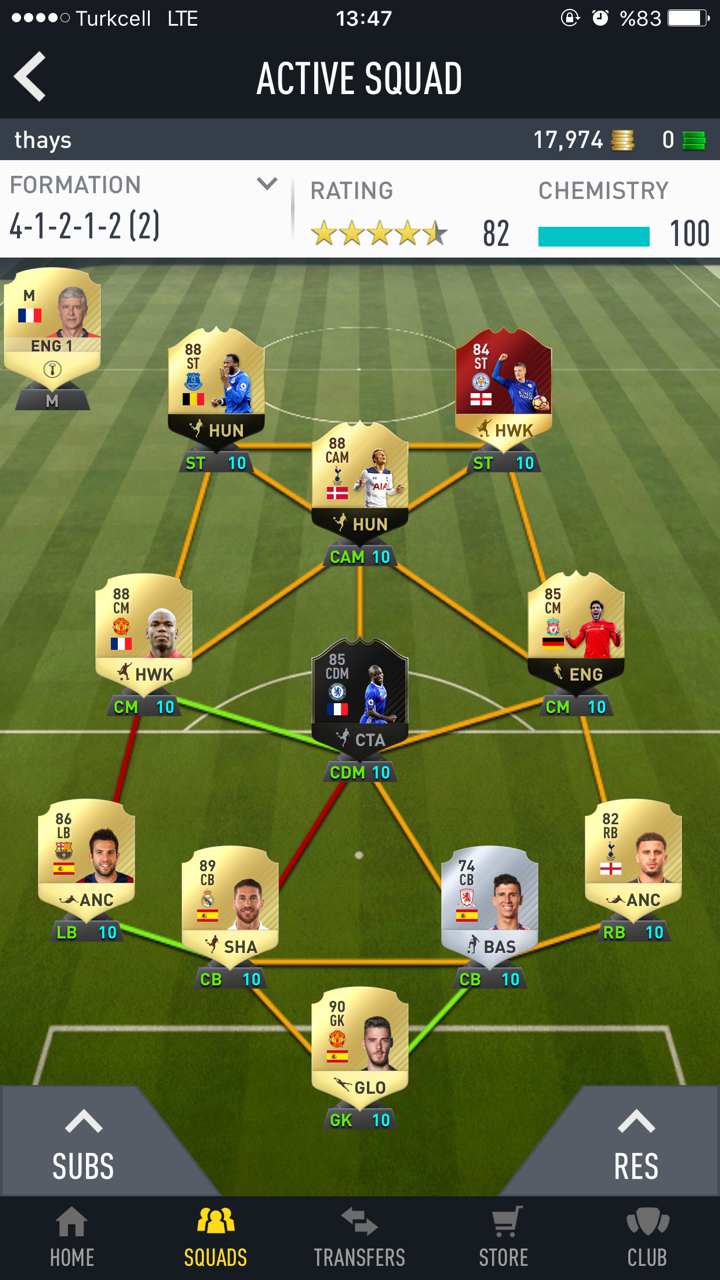720x1280 pixels.
Task: Switch to the Home tab
Action: 72,1237
